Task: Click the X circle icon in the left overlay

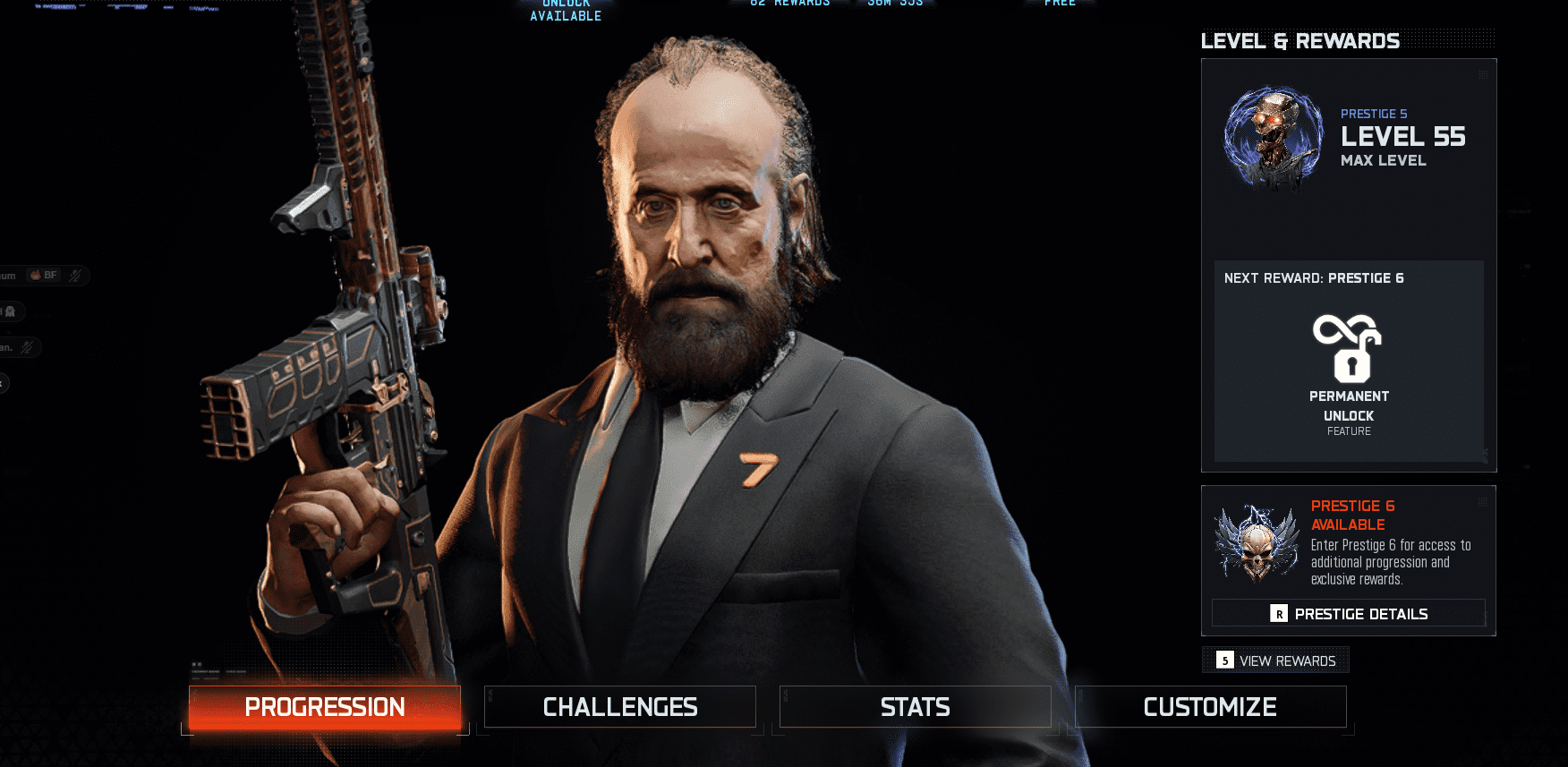Action: point(4,383)
